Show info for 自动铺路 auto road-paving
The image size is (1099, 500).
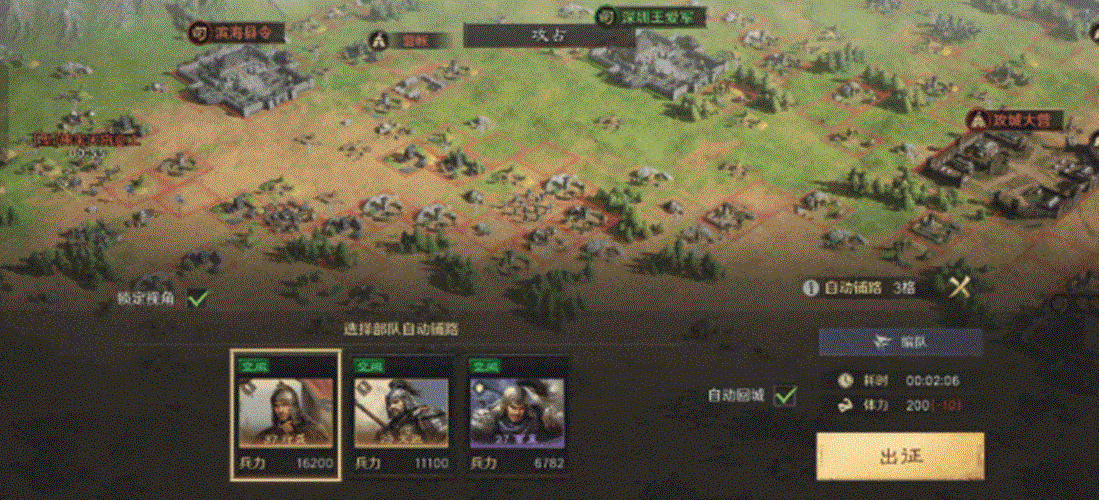pos(811,288)
